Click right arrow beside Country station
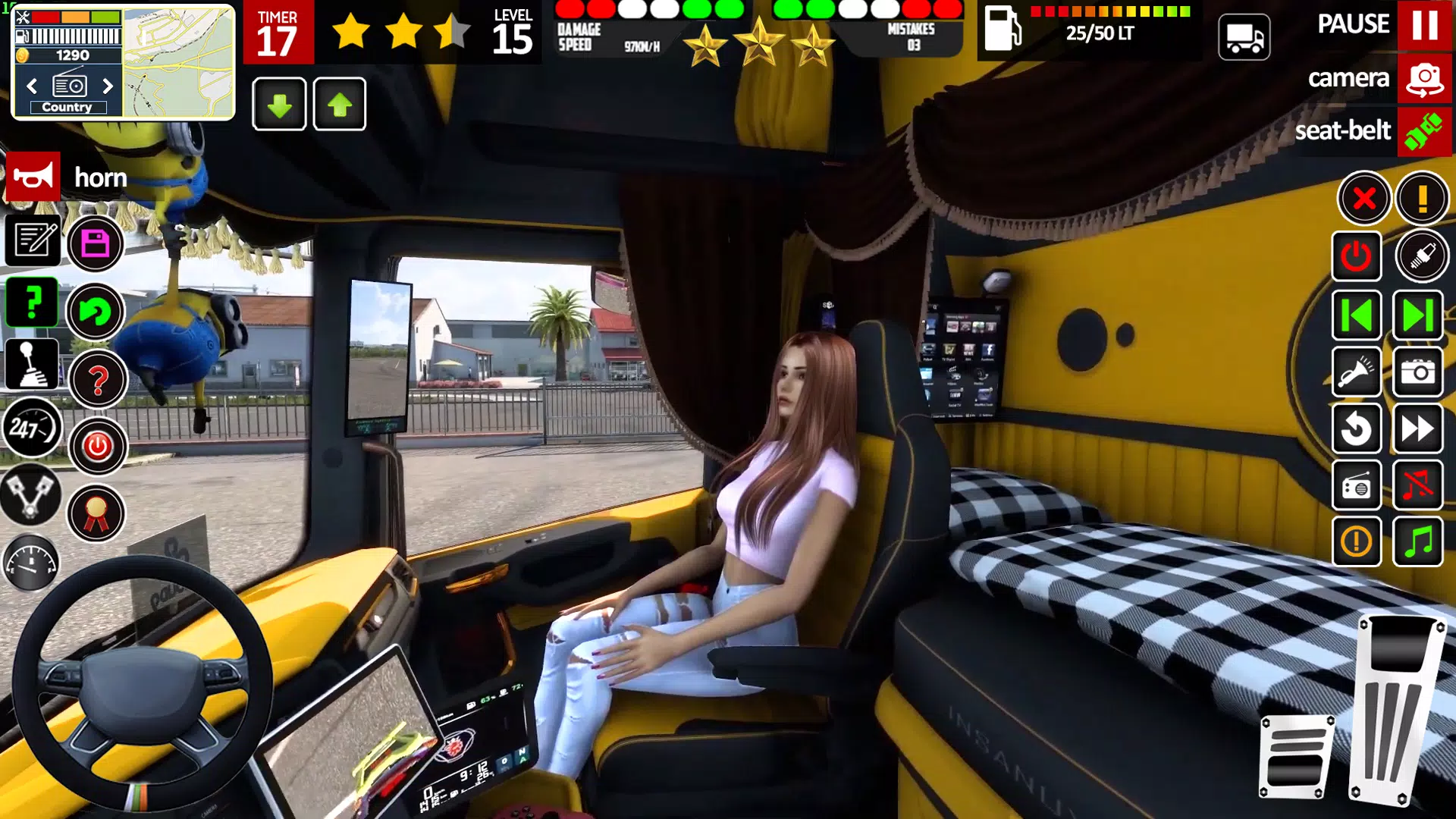 [108, 86]
